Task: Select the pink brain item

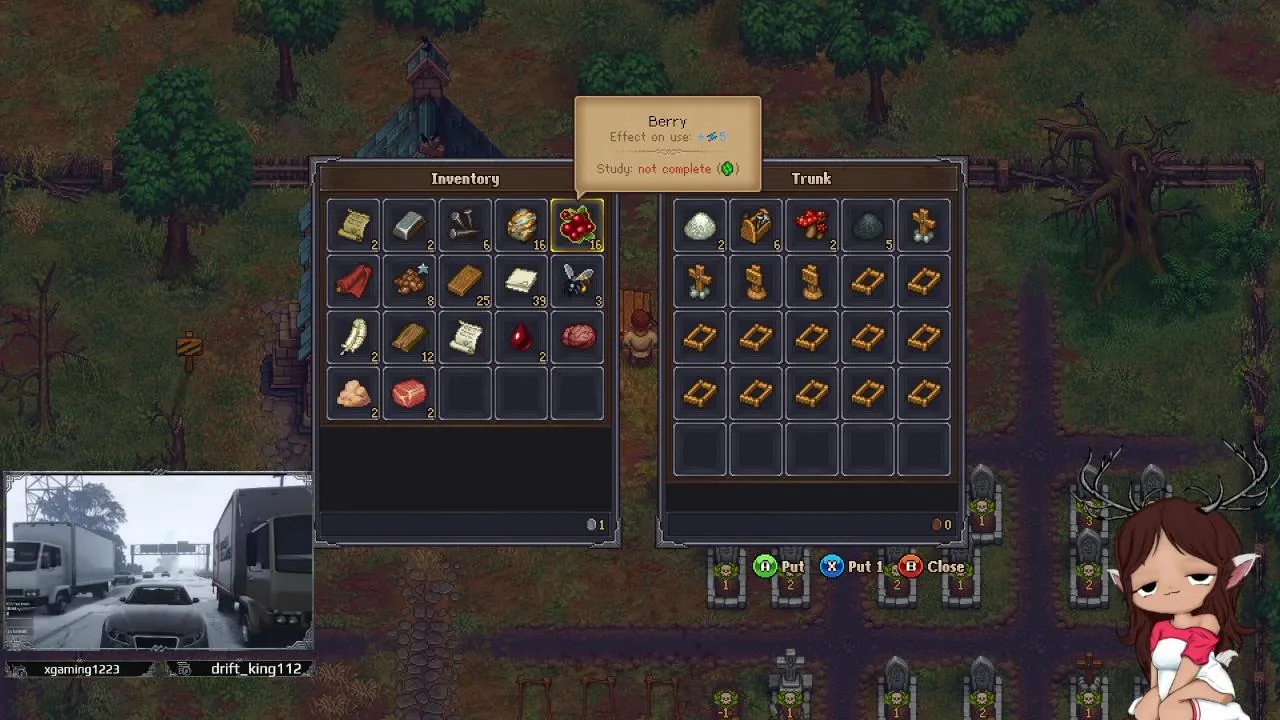Action: click(577, 338)
